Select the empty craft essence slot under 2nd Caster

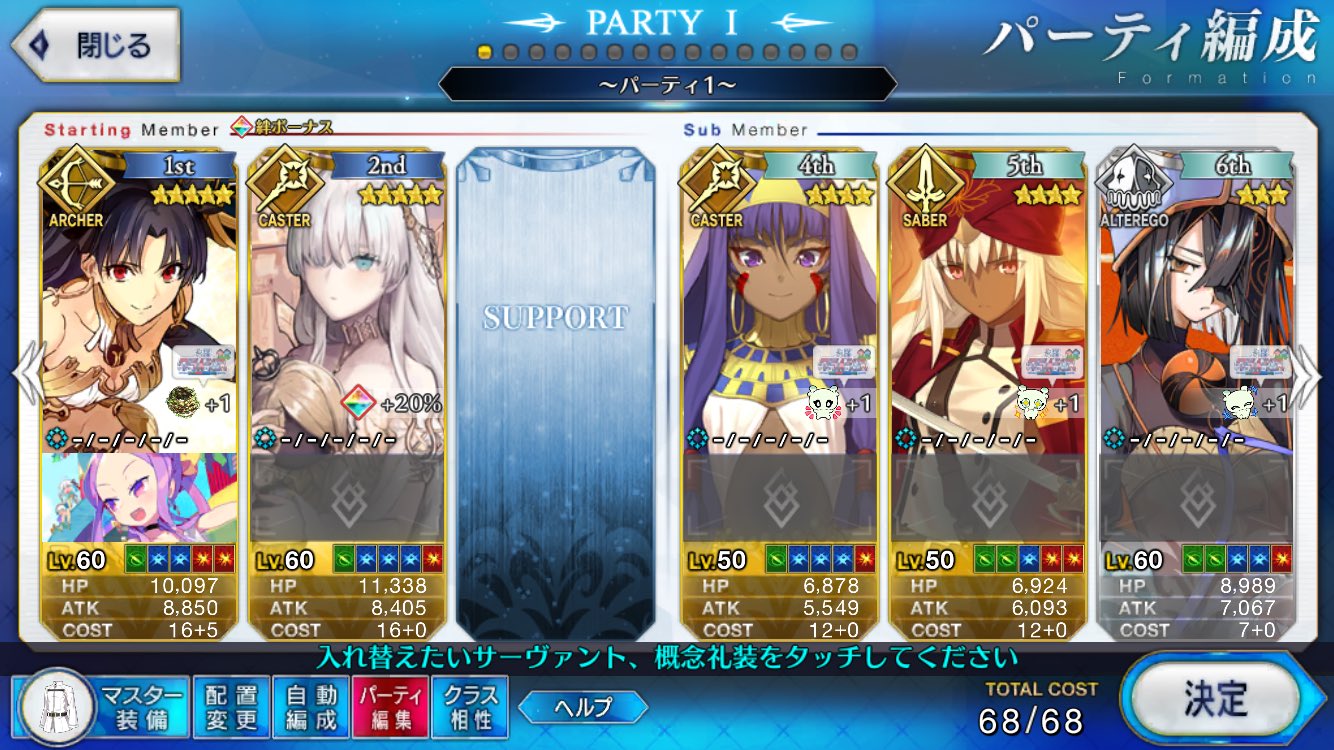346,498
